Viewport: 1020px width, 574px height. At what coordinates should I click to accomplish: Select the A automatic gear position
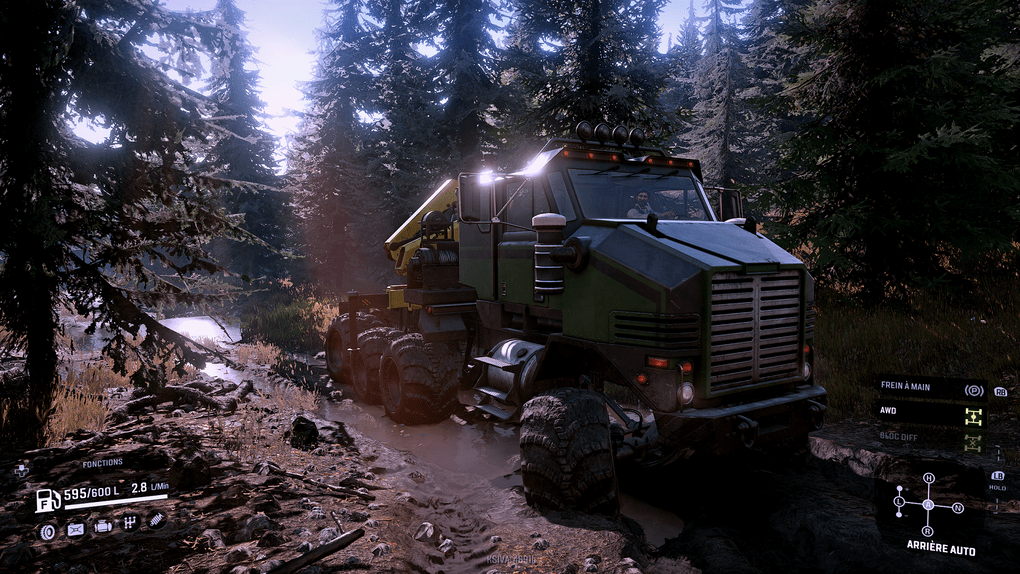(928, 505)
